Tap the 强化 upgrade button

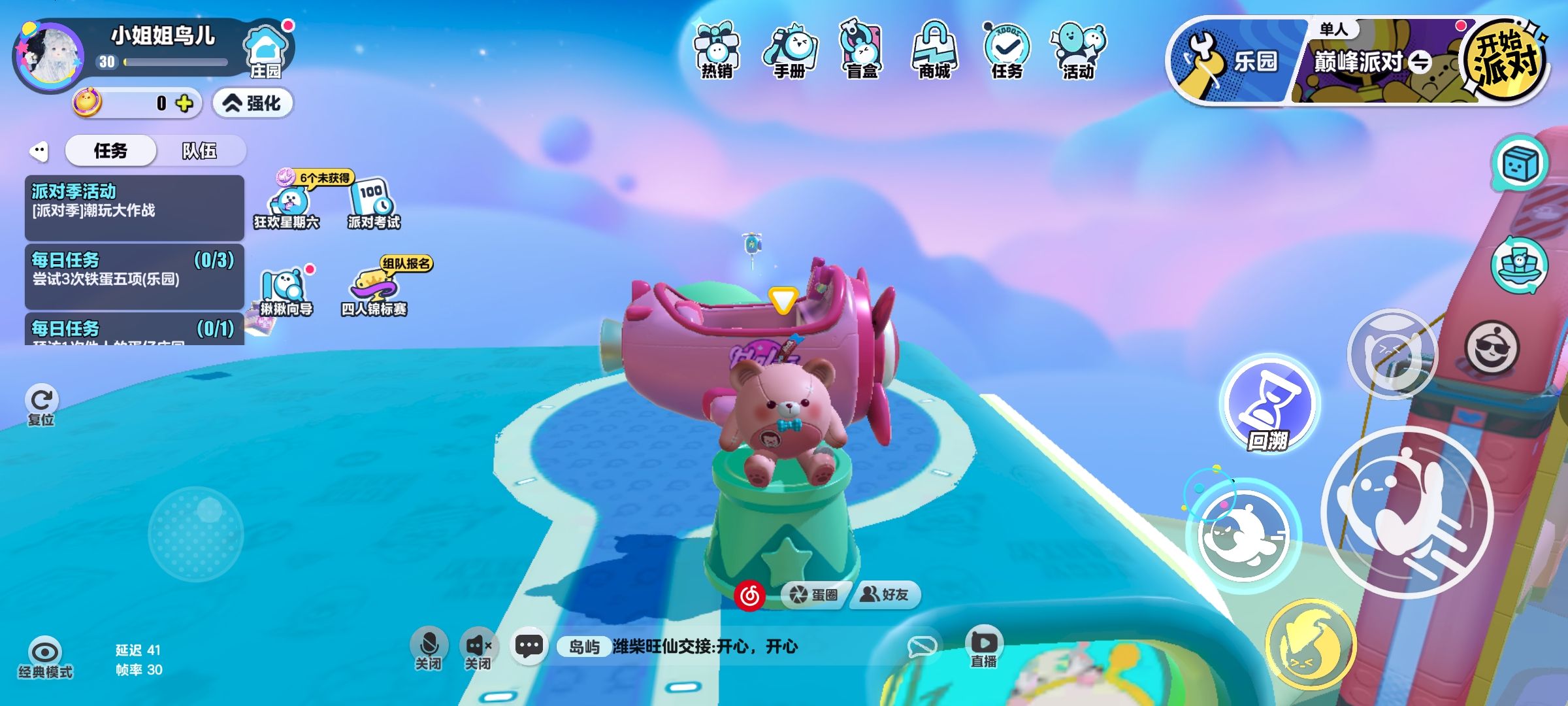pyautogui.click(x=253, y=103)
